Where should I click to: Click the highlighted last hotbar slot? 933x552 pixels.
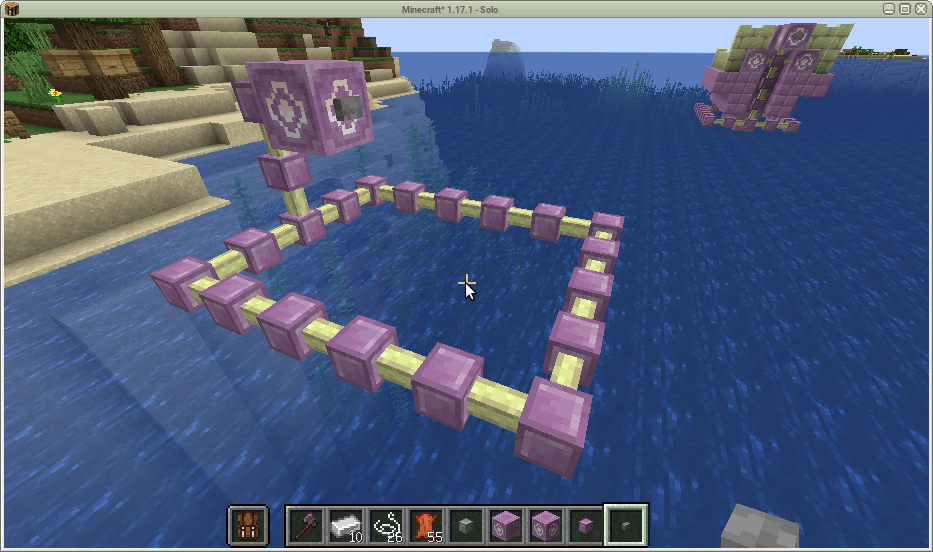click(x=627, y=524)
